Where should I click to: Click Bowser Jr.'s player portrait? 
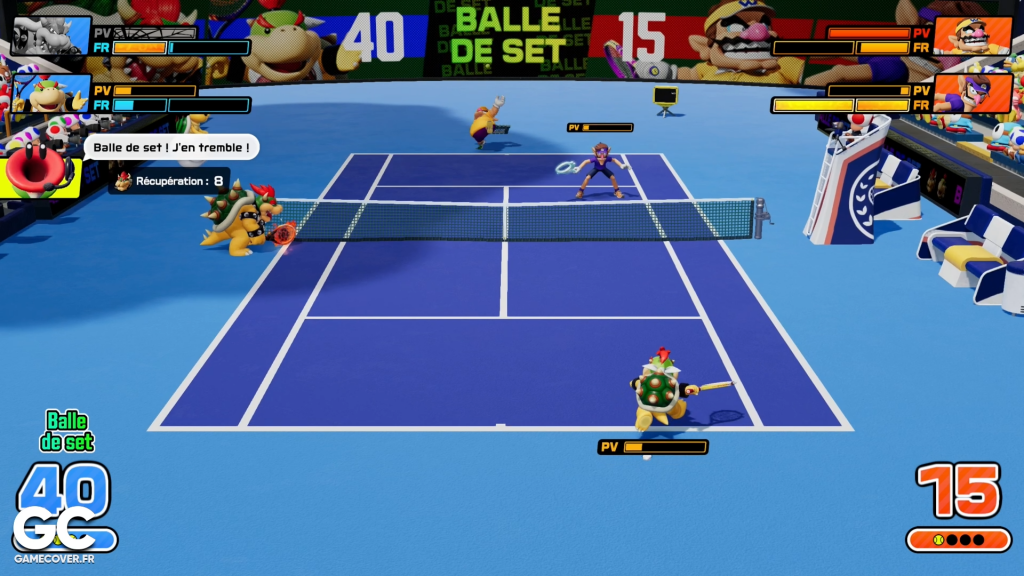(x=50, y=95)
